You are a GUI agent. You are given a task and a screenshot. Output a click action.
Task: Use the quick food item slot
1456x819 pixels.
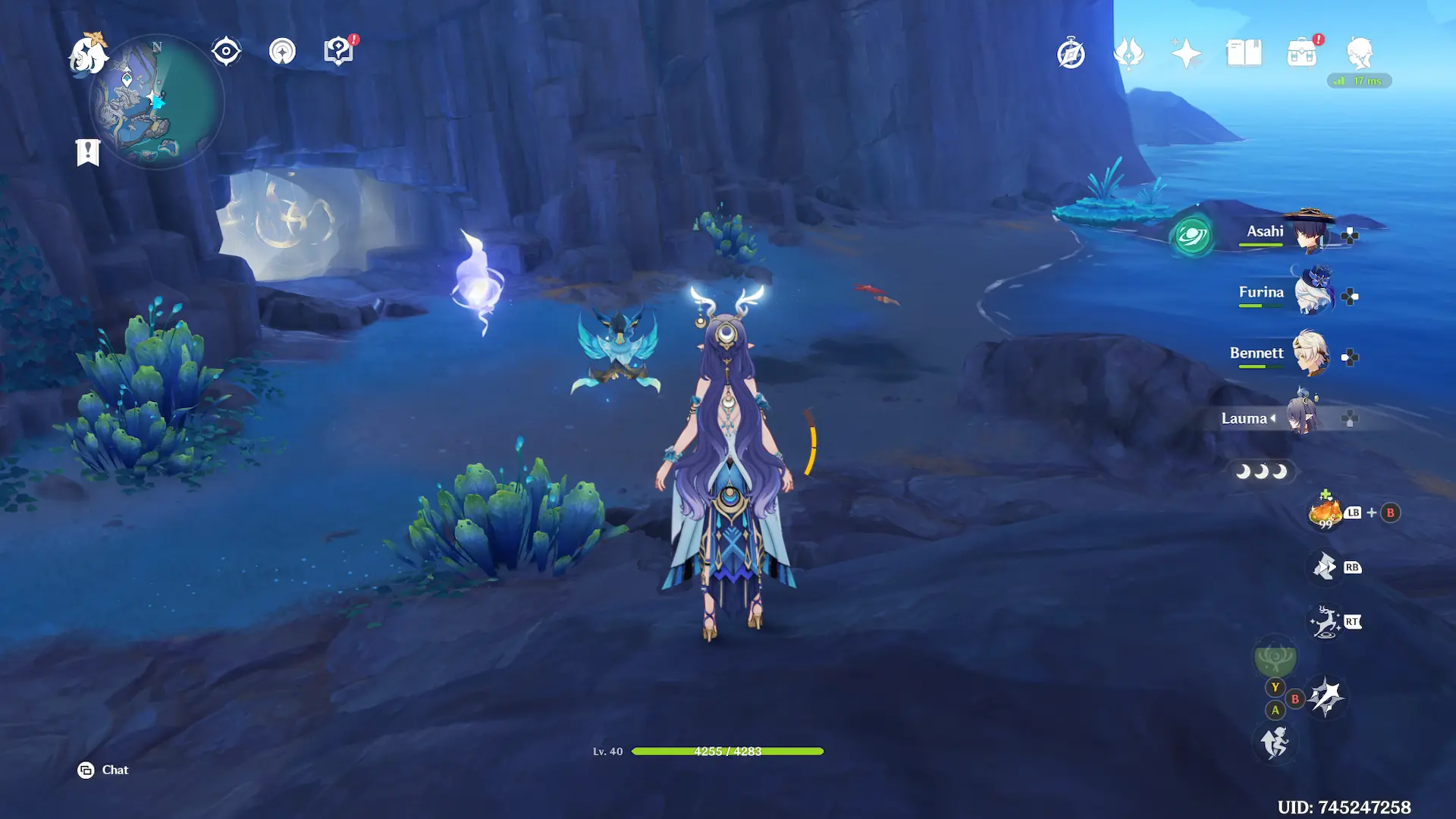pos(1325,513)
